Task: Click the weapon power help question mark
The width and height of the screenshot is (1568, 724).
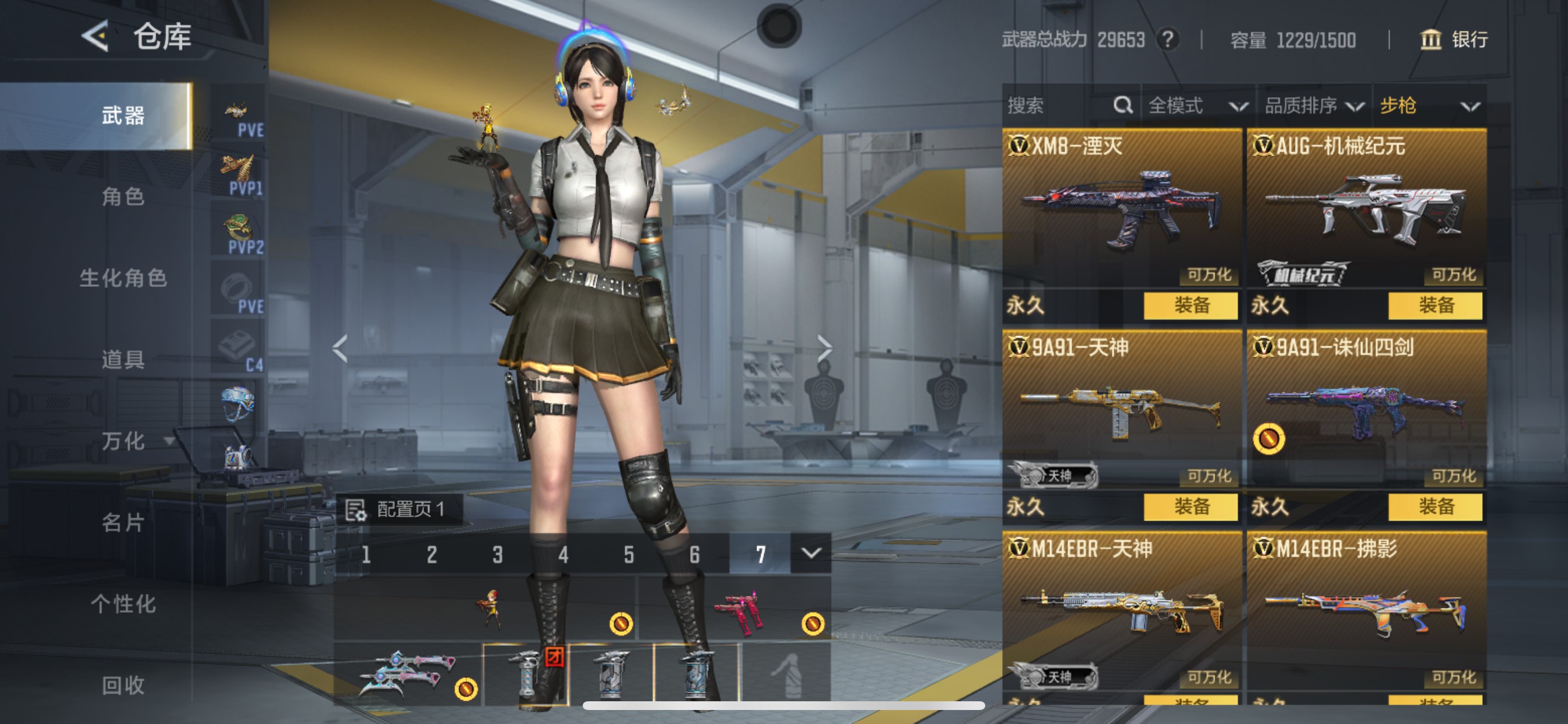Action: (1170, 40)
